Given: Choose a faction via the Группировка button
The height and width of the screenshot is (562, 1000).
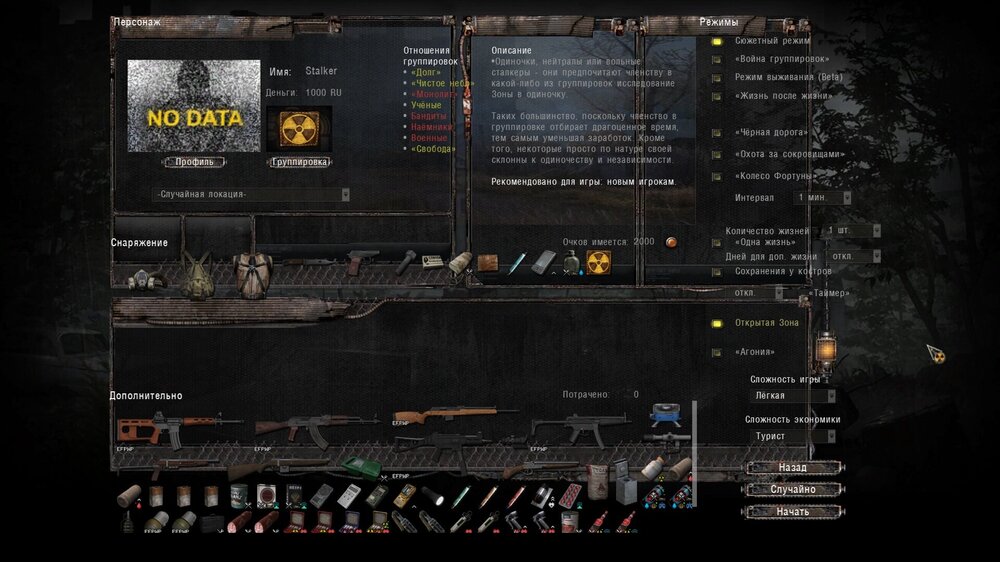Looking at the screenshot, I should coord(300,162).
